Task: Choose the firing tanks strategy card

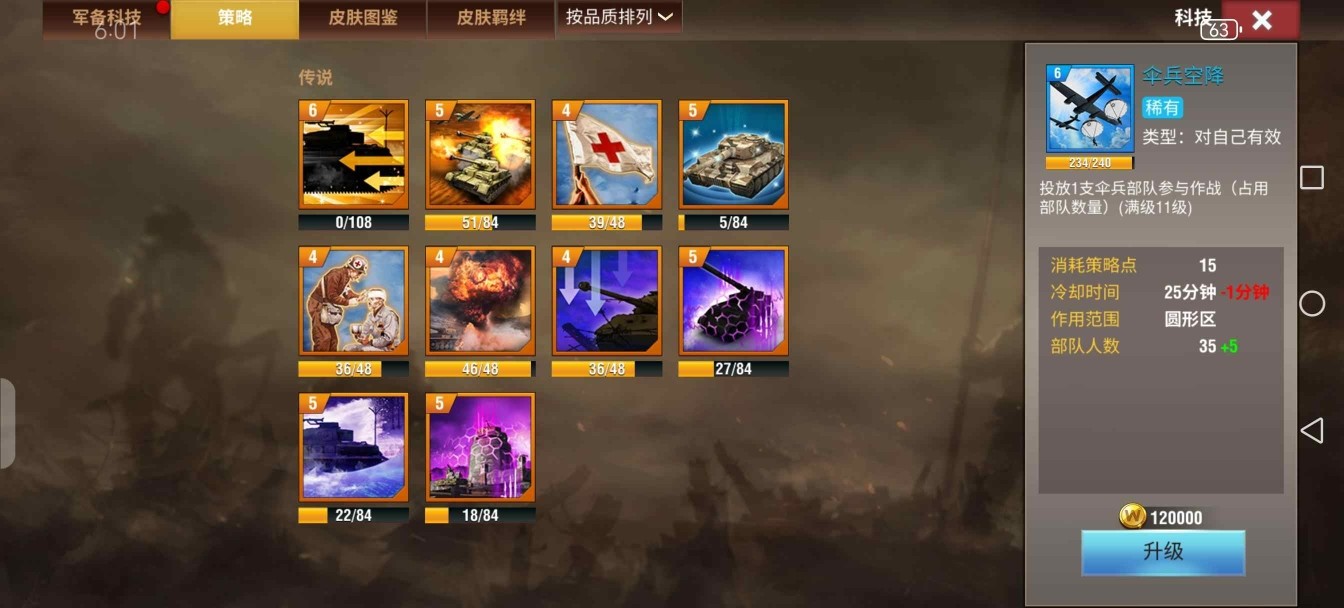Action: pyautogui.click(x=480, y=155)
